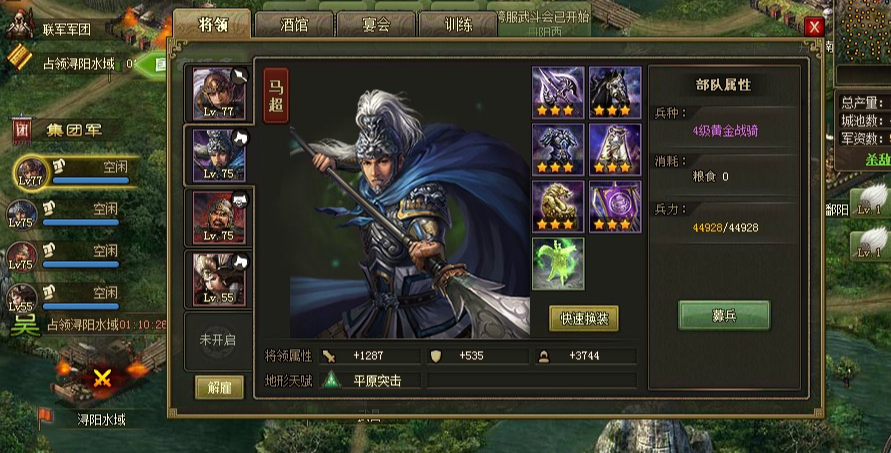Recruit troops with the 募兵 button
Image resolution: width=891 pixels, height=453 pixels.
724,316
